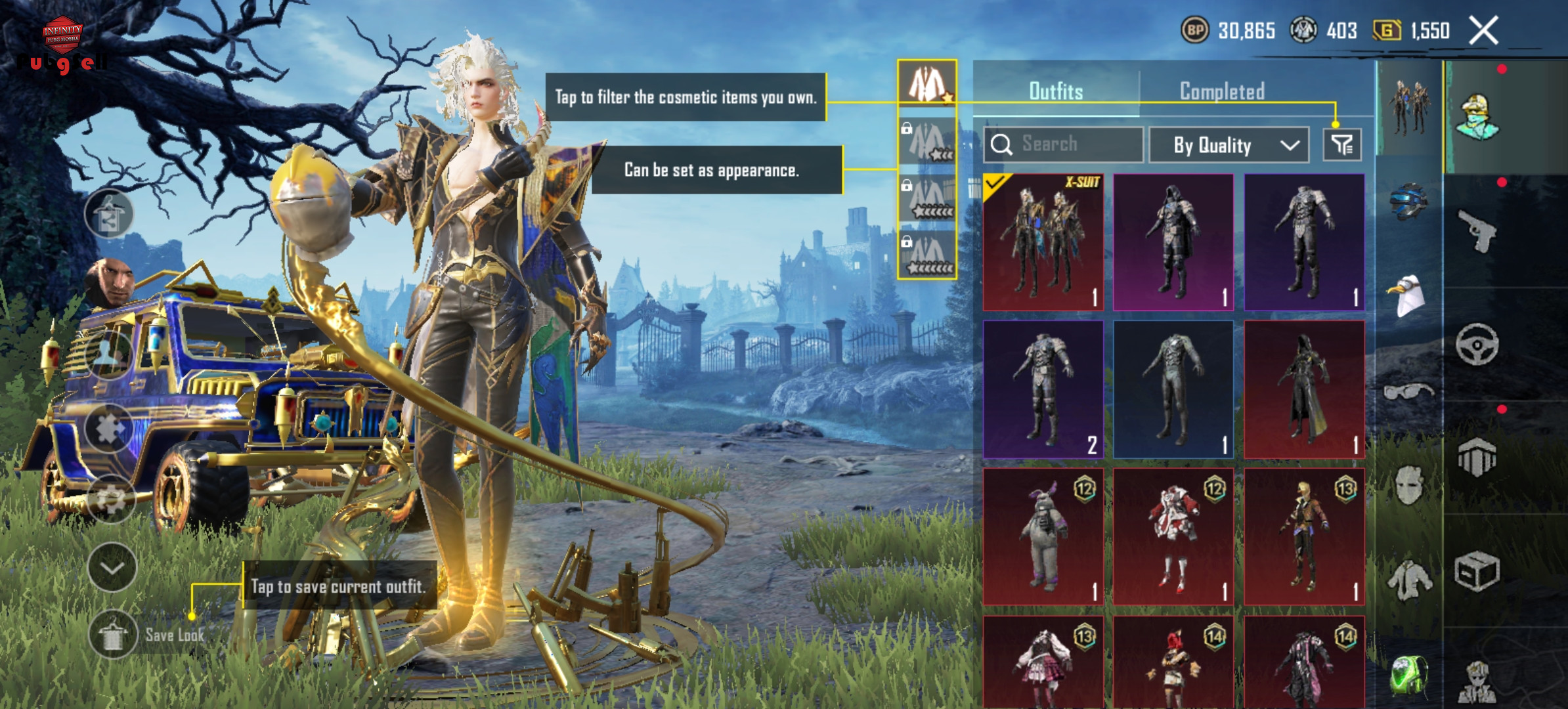Close the inventory with the X button

tap(1483, 30)
